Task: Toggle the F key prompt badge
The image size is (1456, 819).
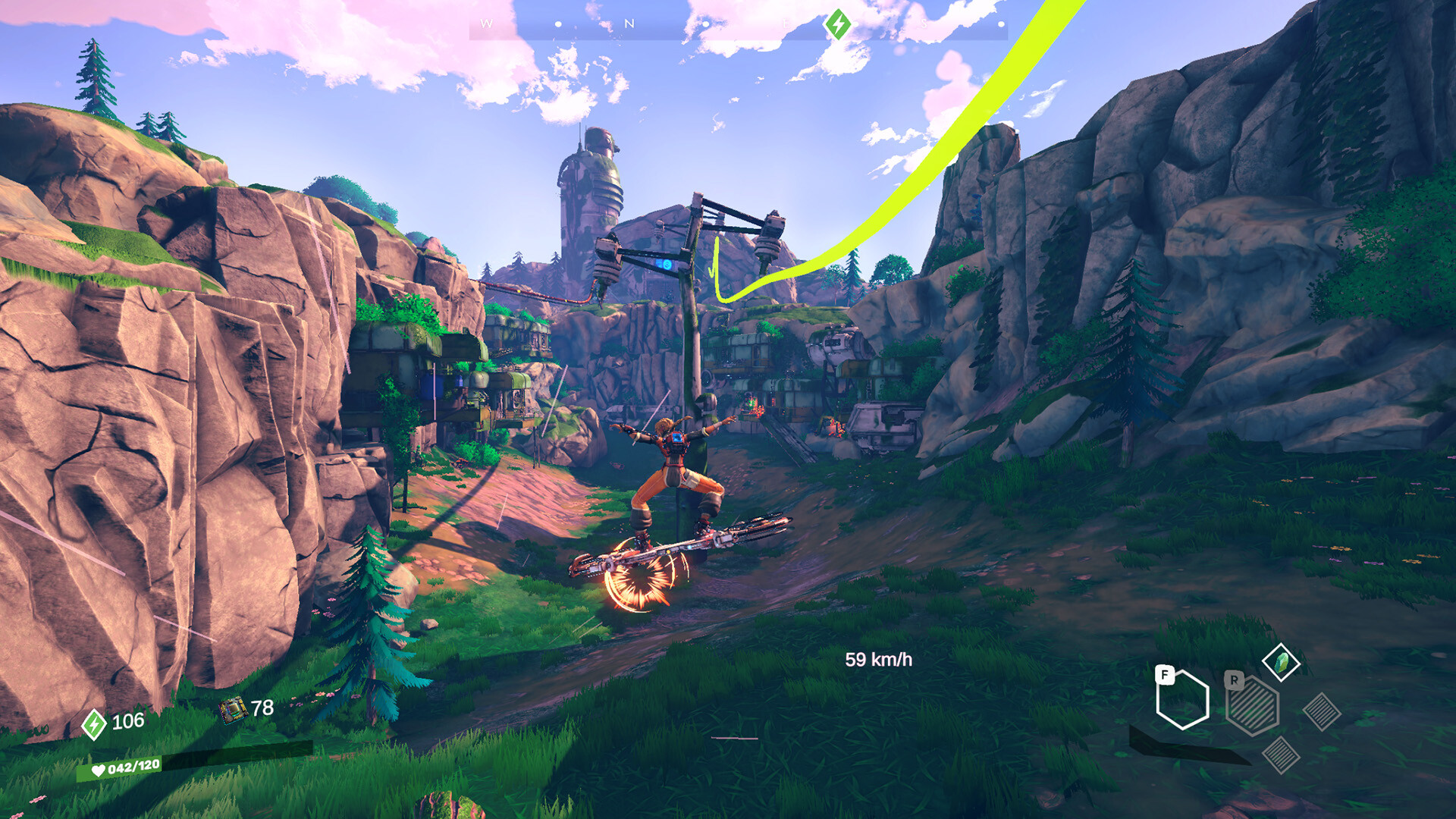Action: point(1165,675)
